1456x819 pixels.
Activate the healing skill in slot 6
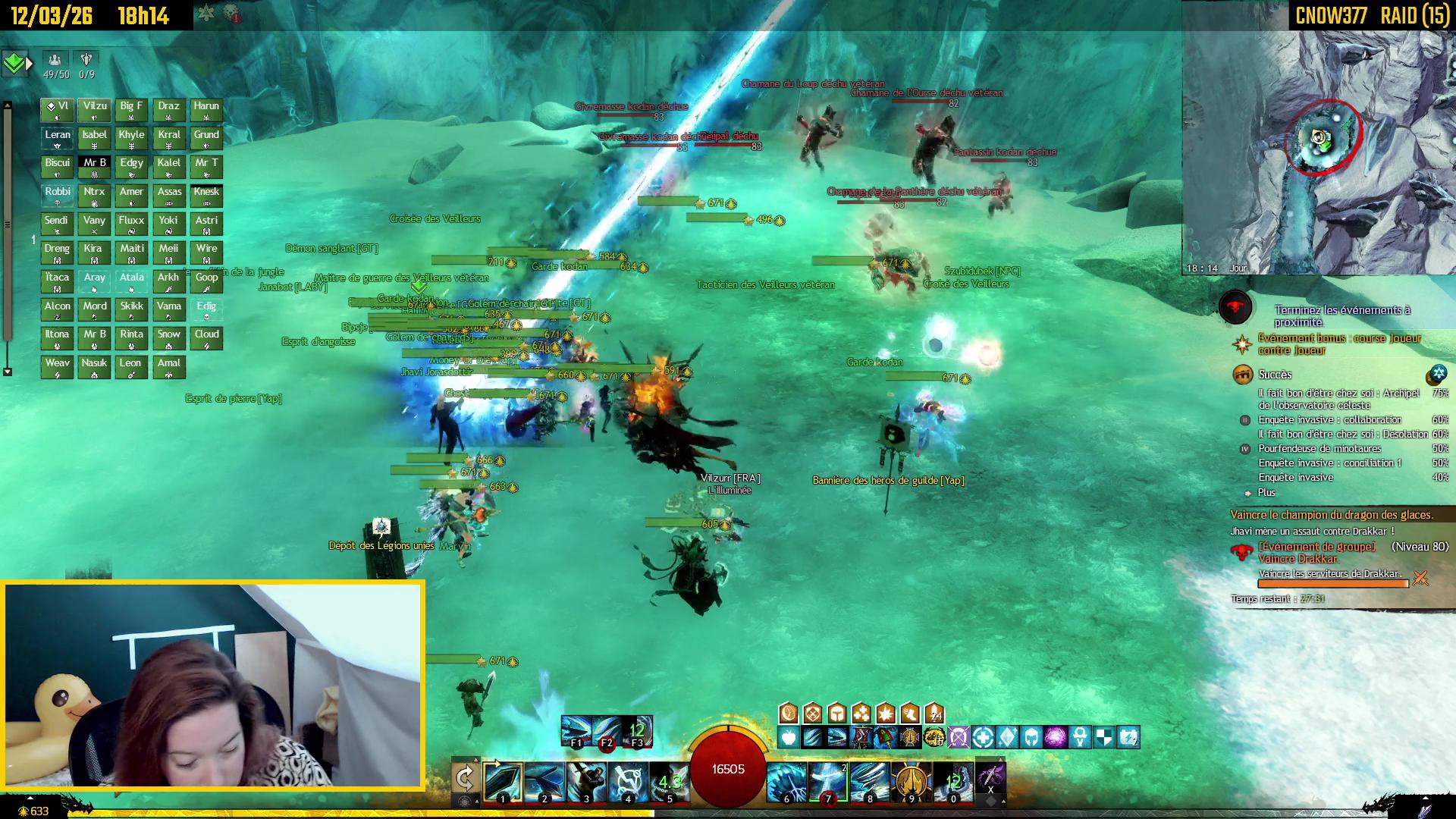pos(786,781)
